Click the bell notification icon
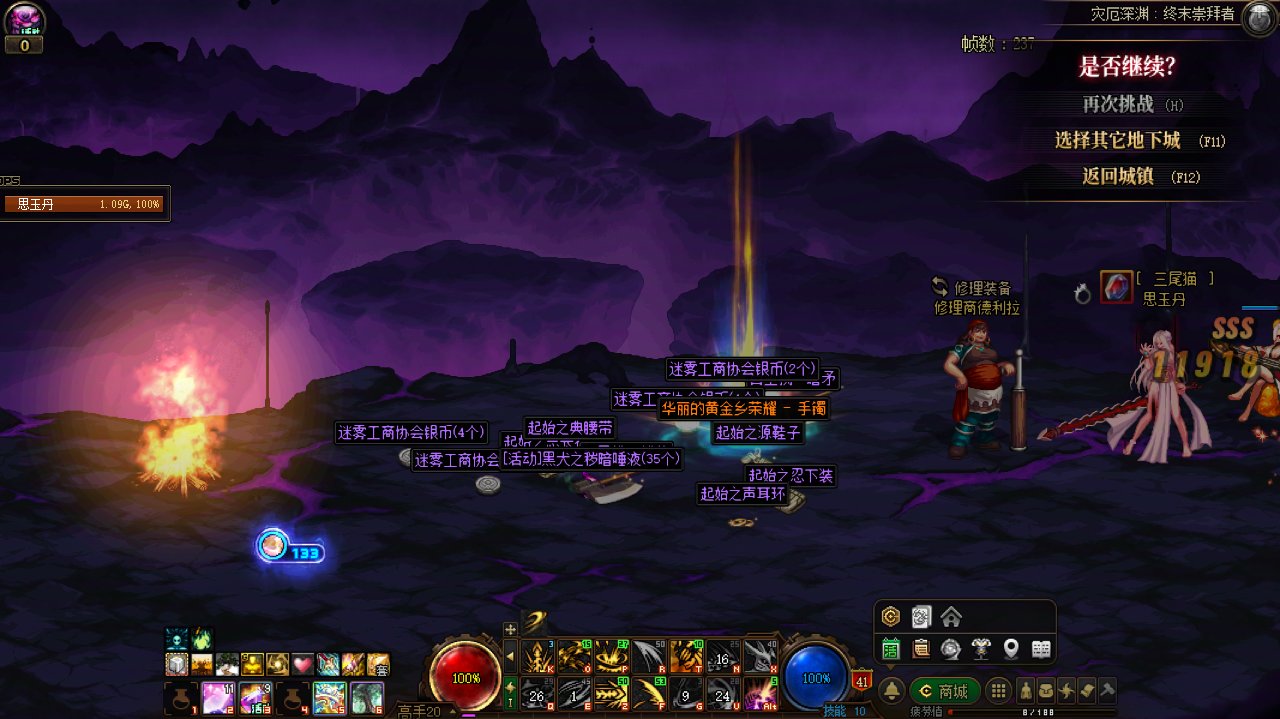 pos(892,691)
